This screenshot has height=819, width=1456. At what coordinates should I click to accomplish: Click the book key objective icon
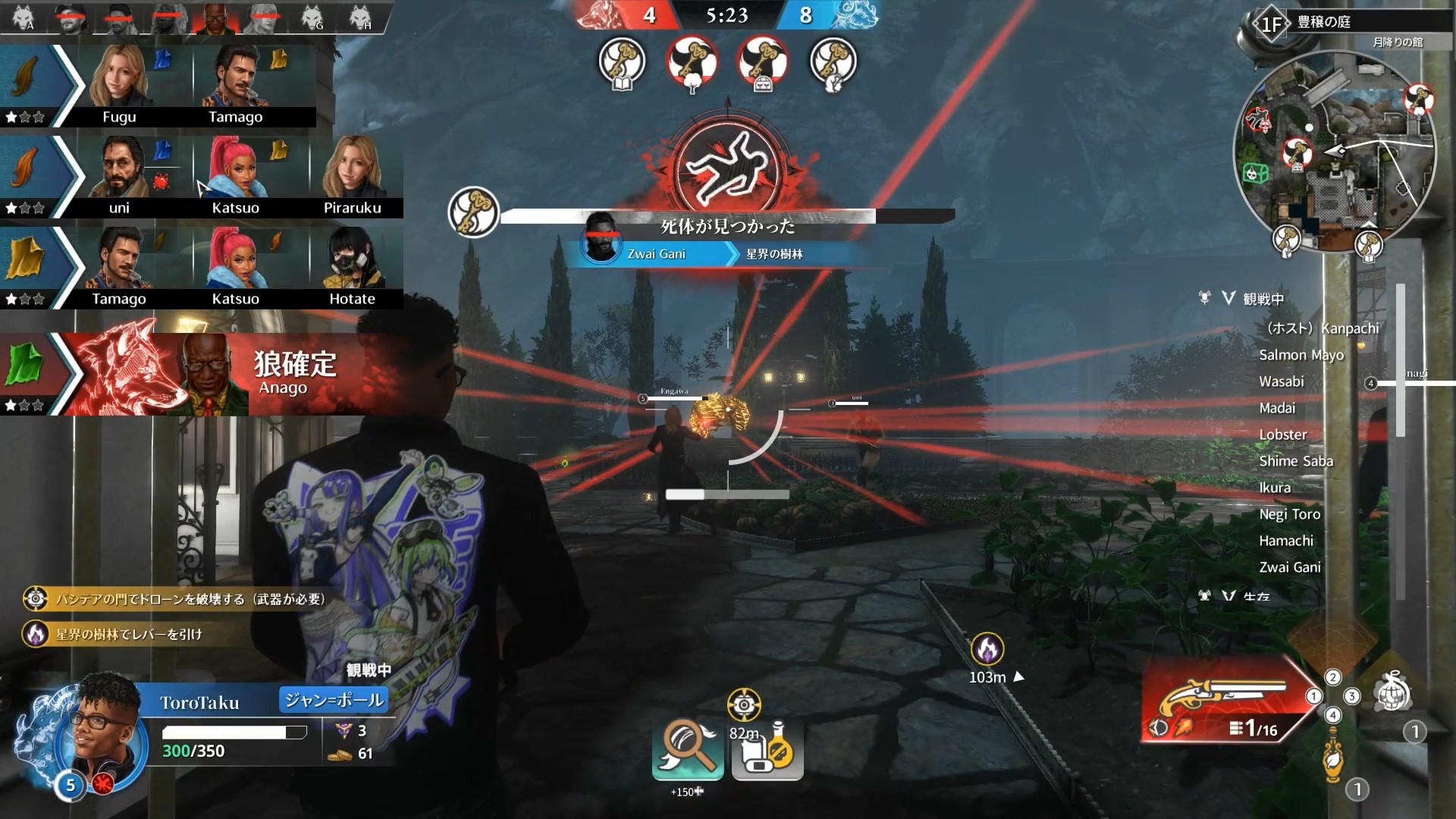pos(622,61)
